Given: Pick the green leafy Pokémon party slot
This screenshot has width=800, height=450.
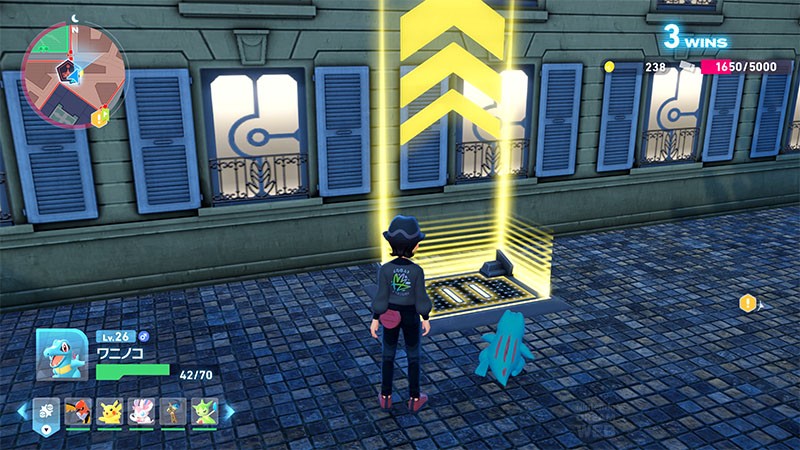Looking at the screenshot, I should (204, 411).
